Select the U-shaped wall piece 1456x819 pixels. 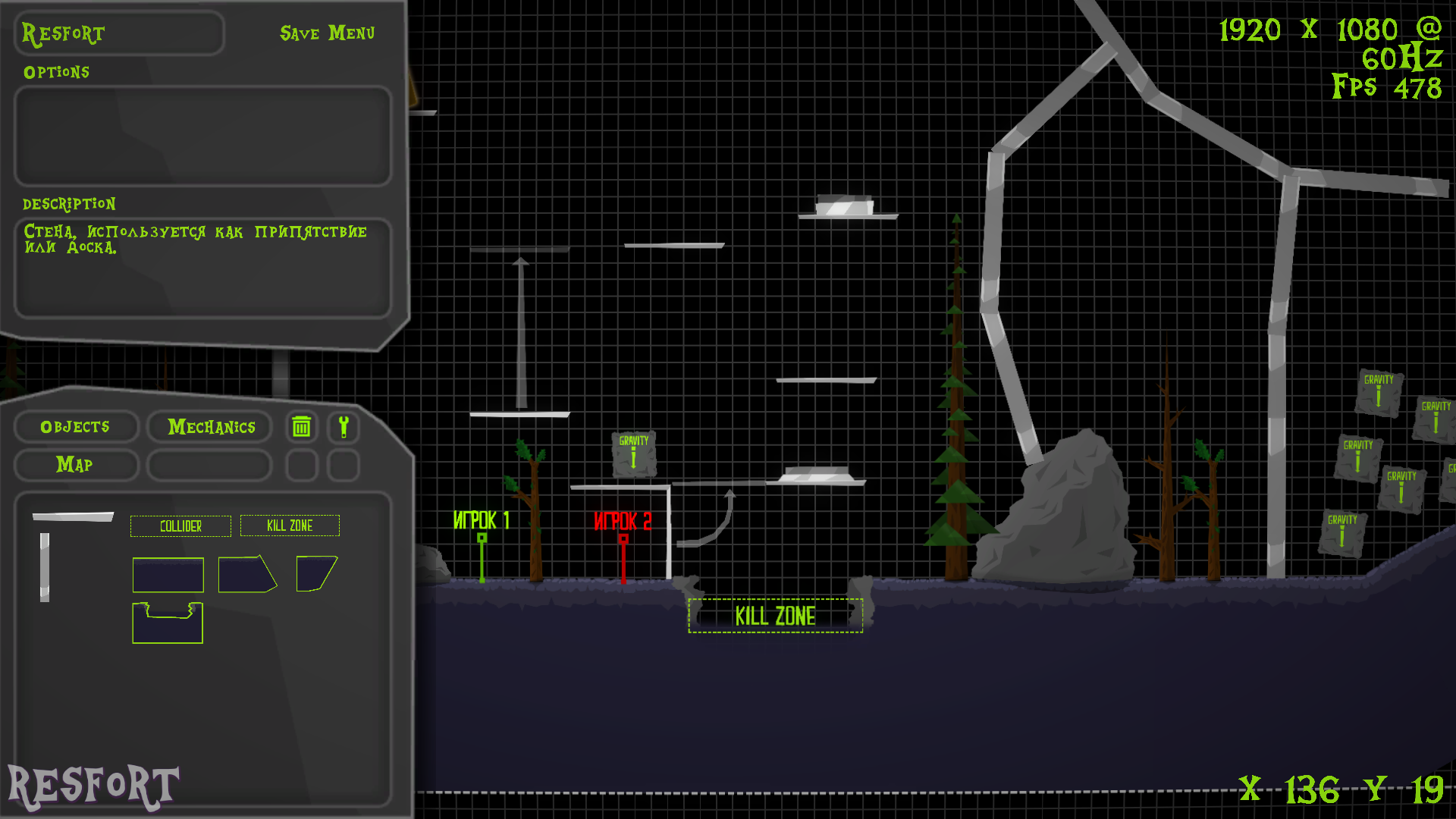(x=168, y=623)
